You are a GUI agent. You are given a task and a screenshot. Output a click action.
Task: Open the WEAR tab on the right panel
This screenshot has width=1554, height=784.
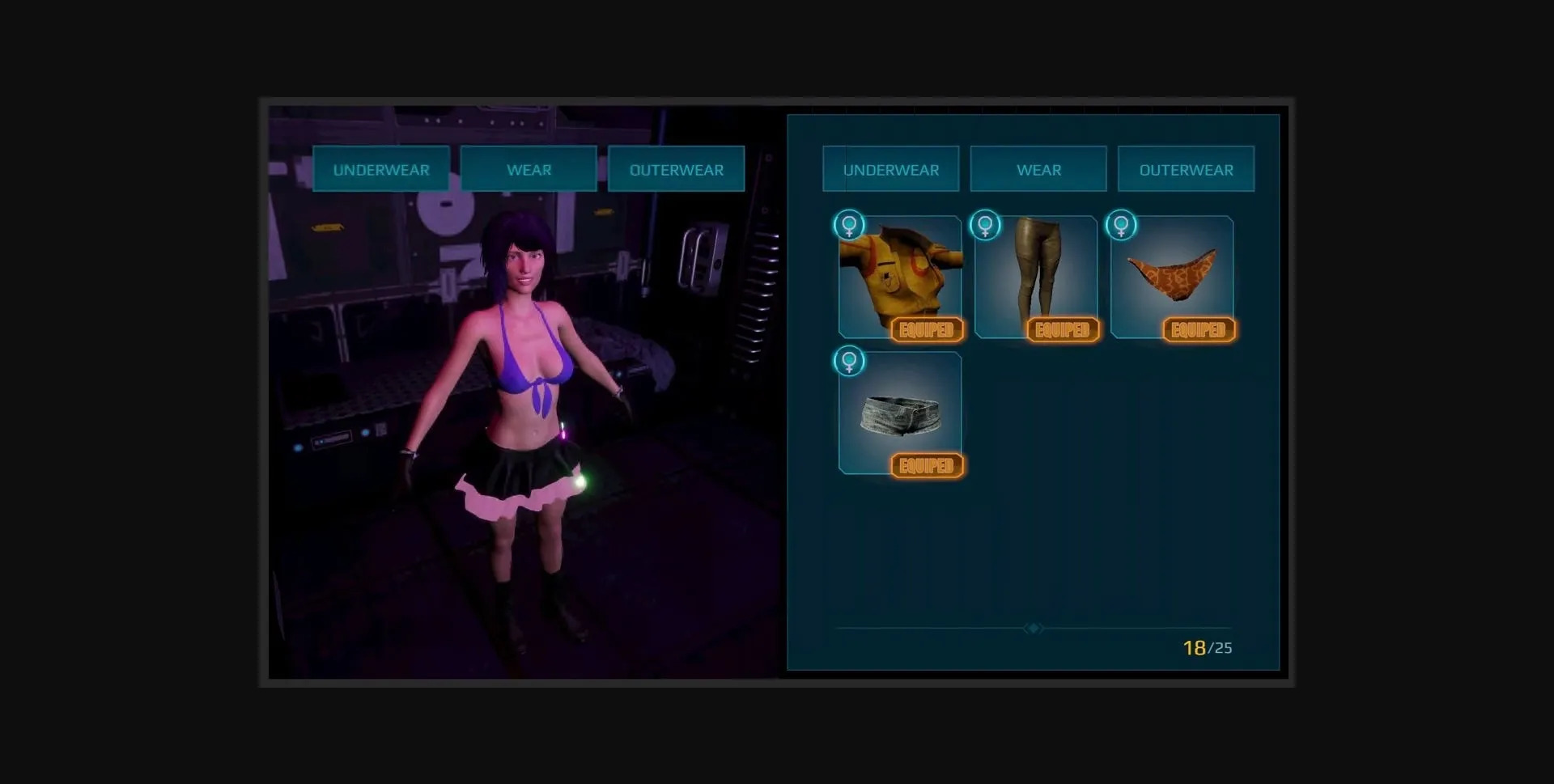(1038, 169)
